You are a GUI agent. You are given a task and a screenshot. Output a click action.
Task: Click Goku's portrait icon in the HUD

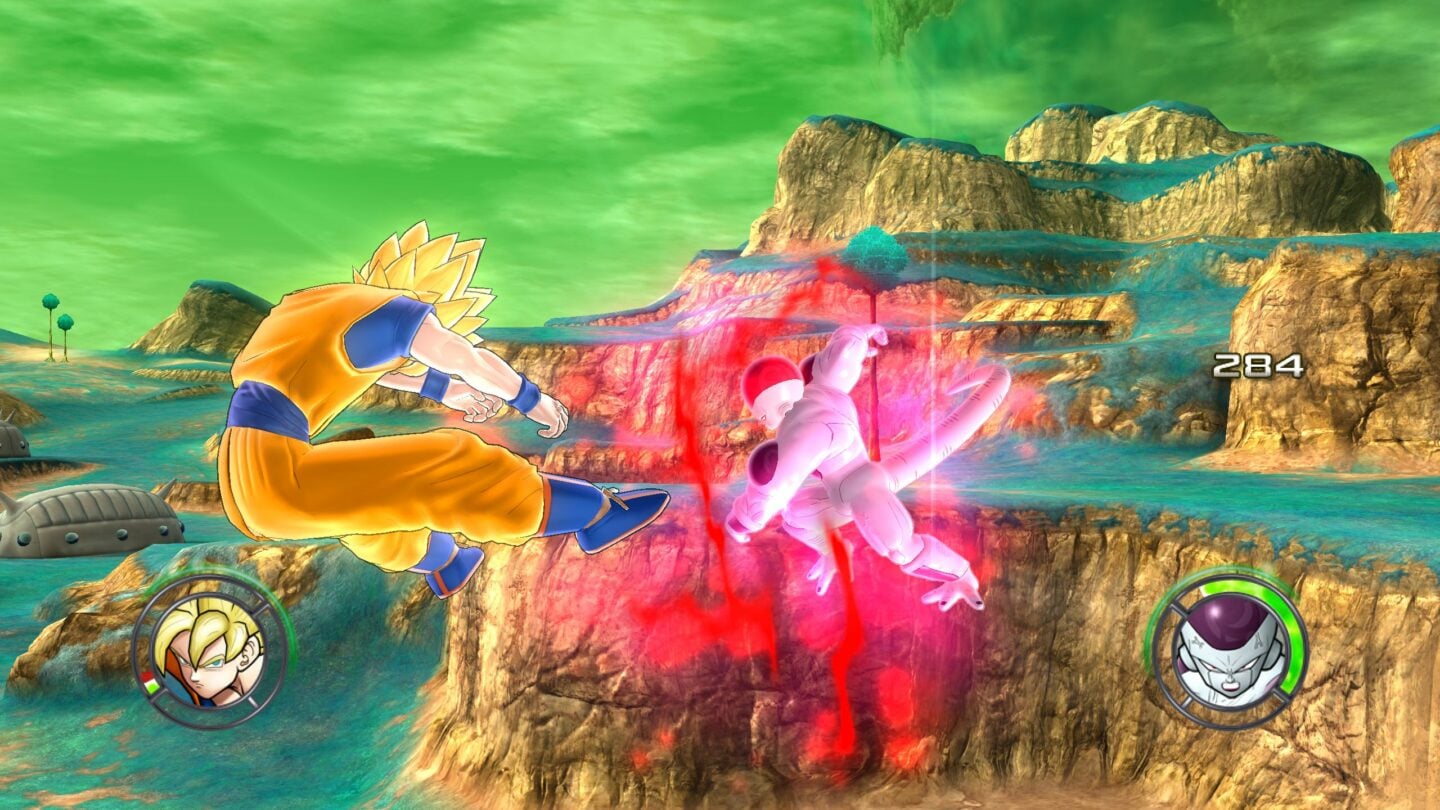click(210, 658)
